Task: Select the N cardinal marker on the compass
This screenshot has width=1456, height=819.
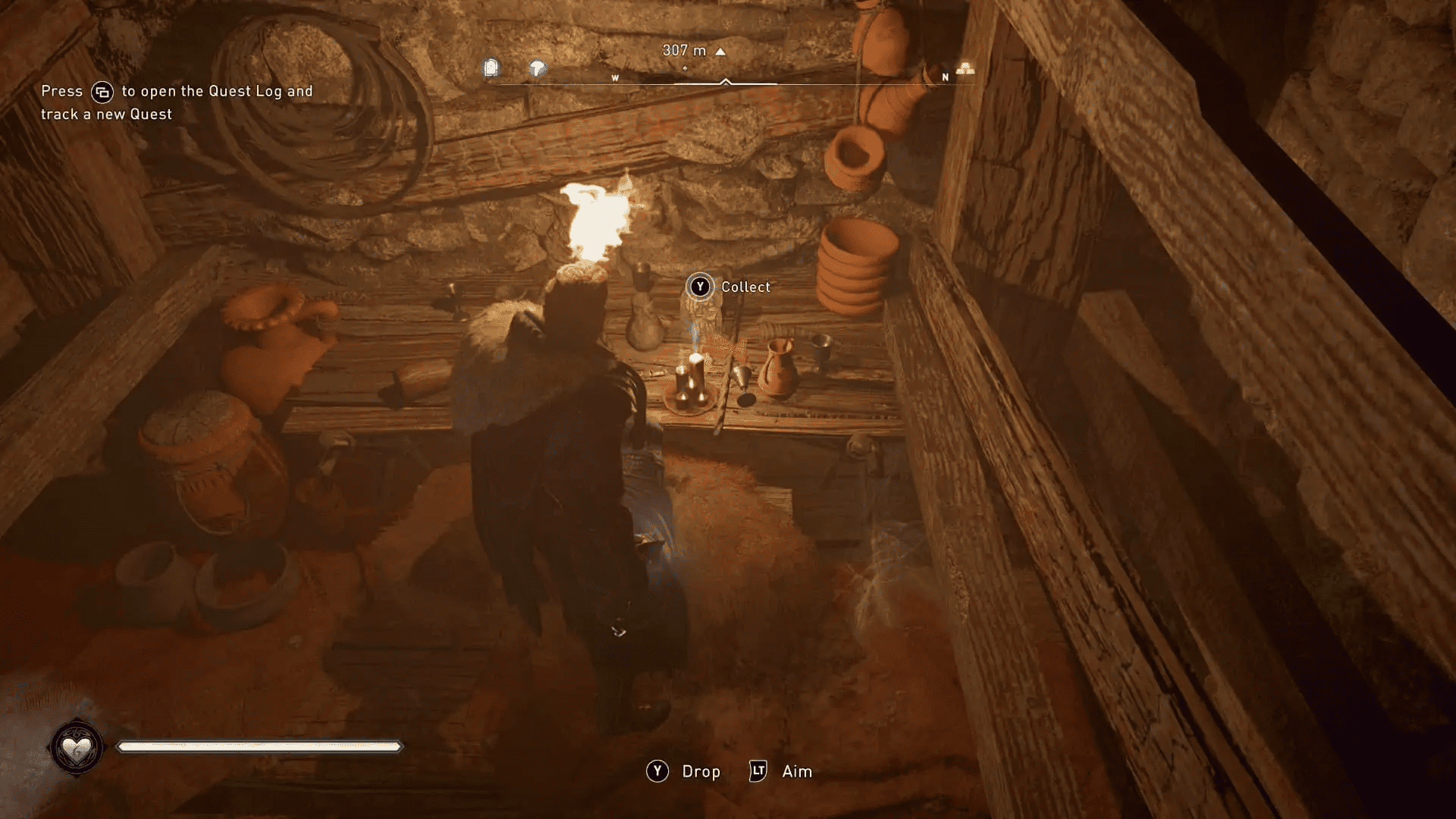Action: pos(944,77)
